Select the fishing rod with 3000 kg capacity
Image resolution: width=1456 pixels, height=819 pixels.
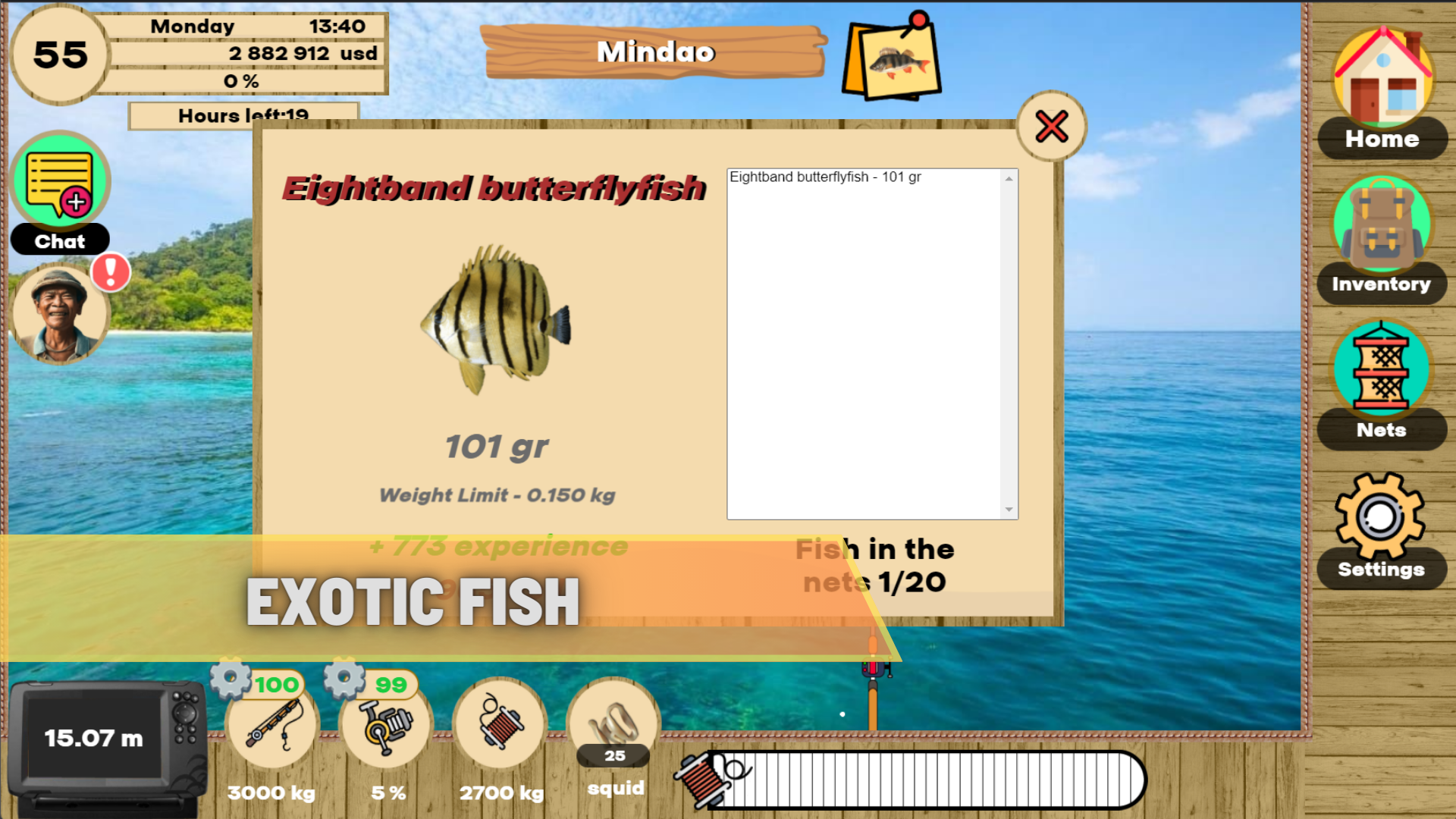pyautogui.click(x=271, y=726)
